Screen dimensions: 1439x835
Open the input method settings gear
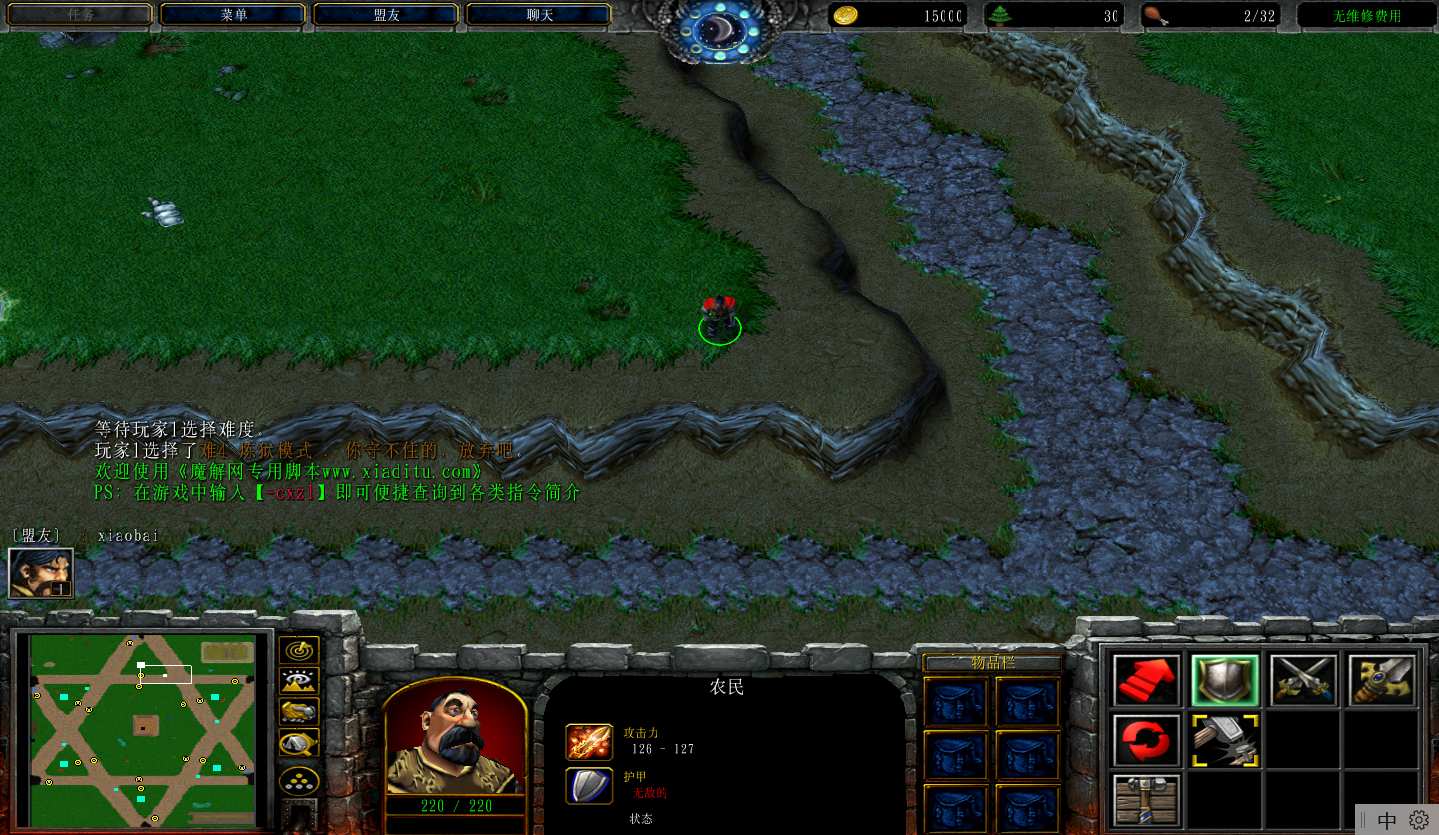tap(1418, 820)
